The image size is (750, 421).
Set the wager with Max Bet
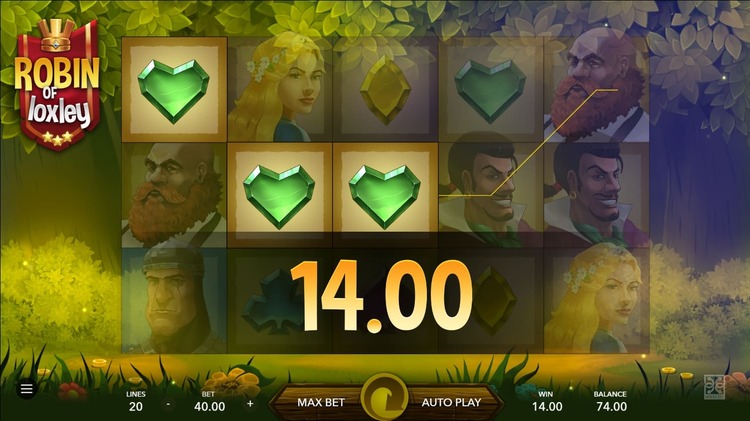point(322,402)
